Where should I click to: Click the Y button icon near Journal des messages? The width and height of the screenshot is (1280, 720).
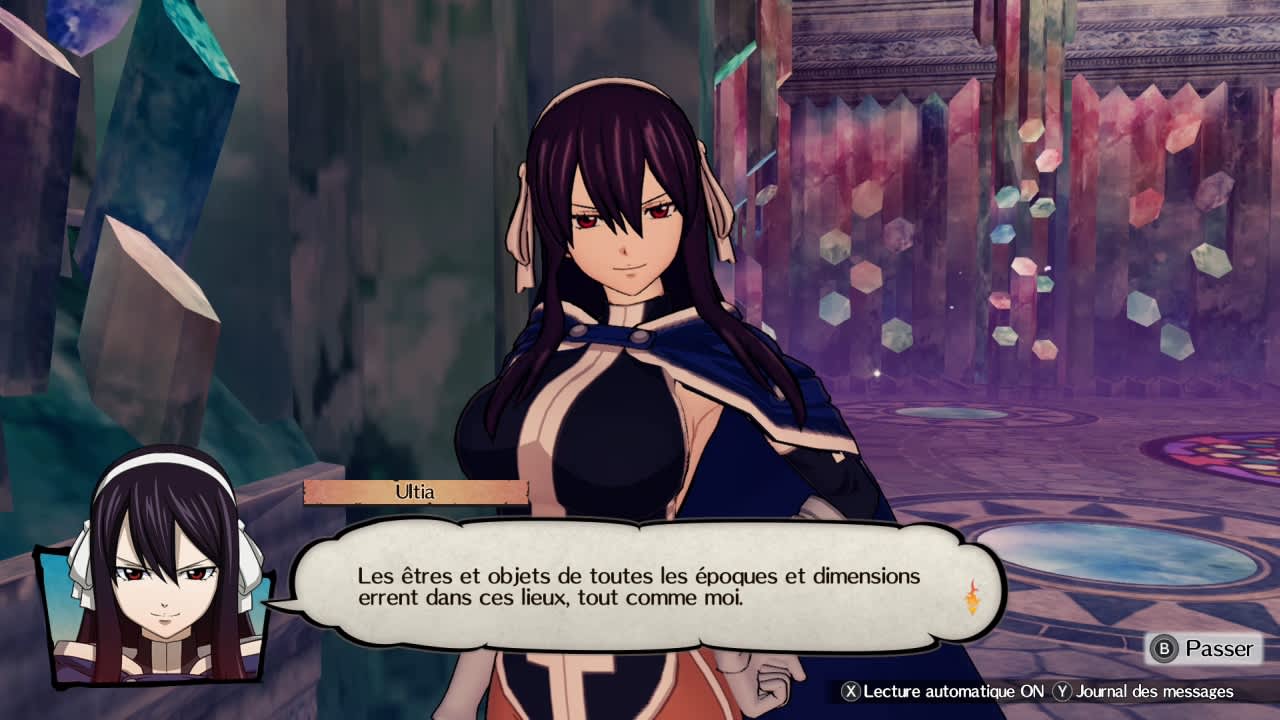(1060, 690)
